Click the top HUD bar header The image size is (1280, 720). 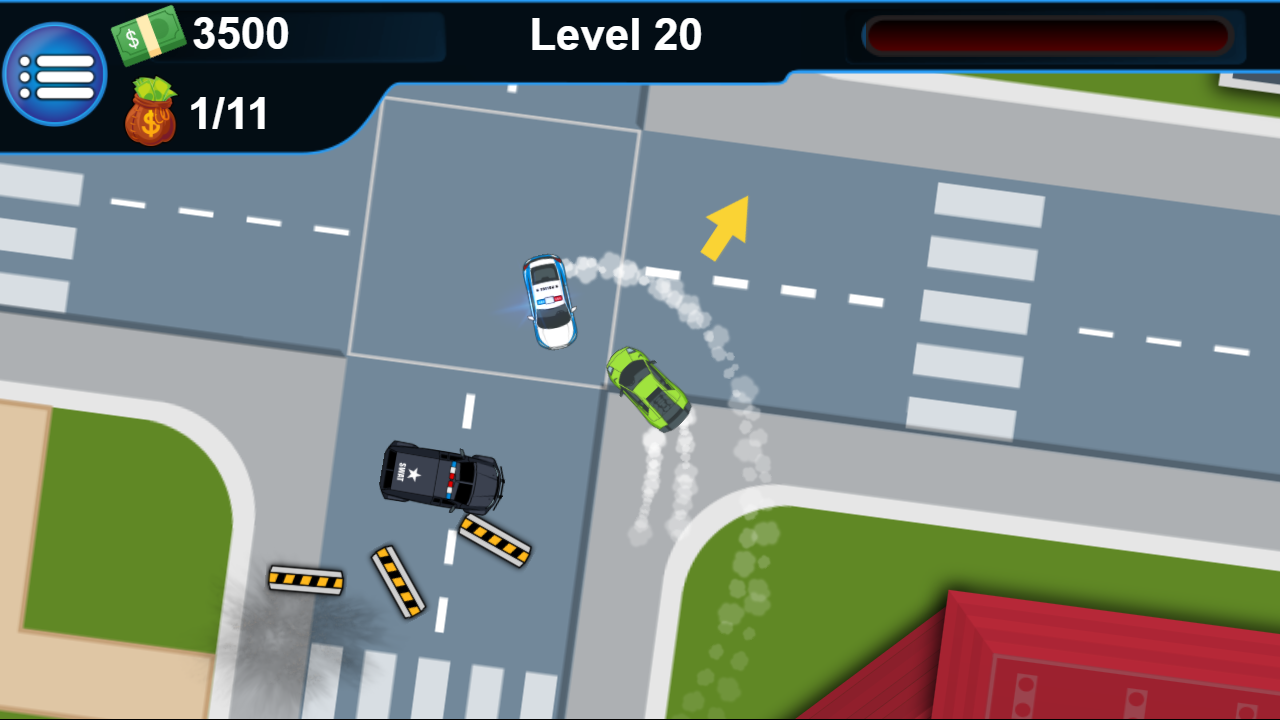(617, 34)
